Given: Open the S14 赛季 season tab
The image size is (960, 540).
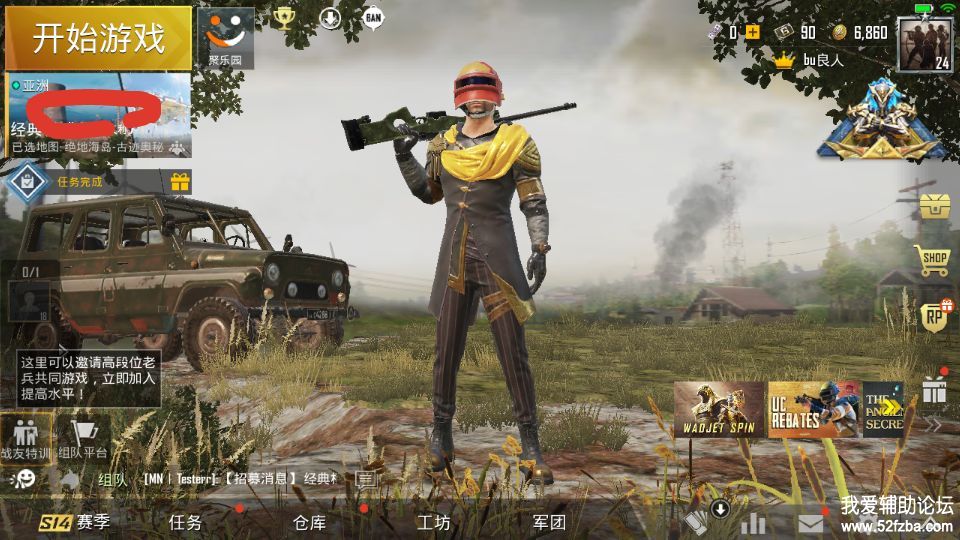Looking at the screenshot, I should click(x=75, y=522).
